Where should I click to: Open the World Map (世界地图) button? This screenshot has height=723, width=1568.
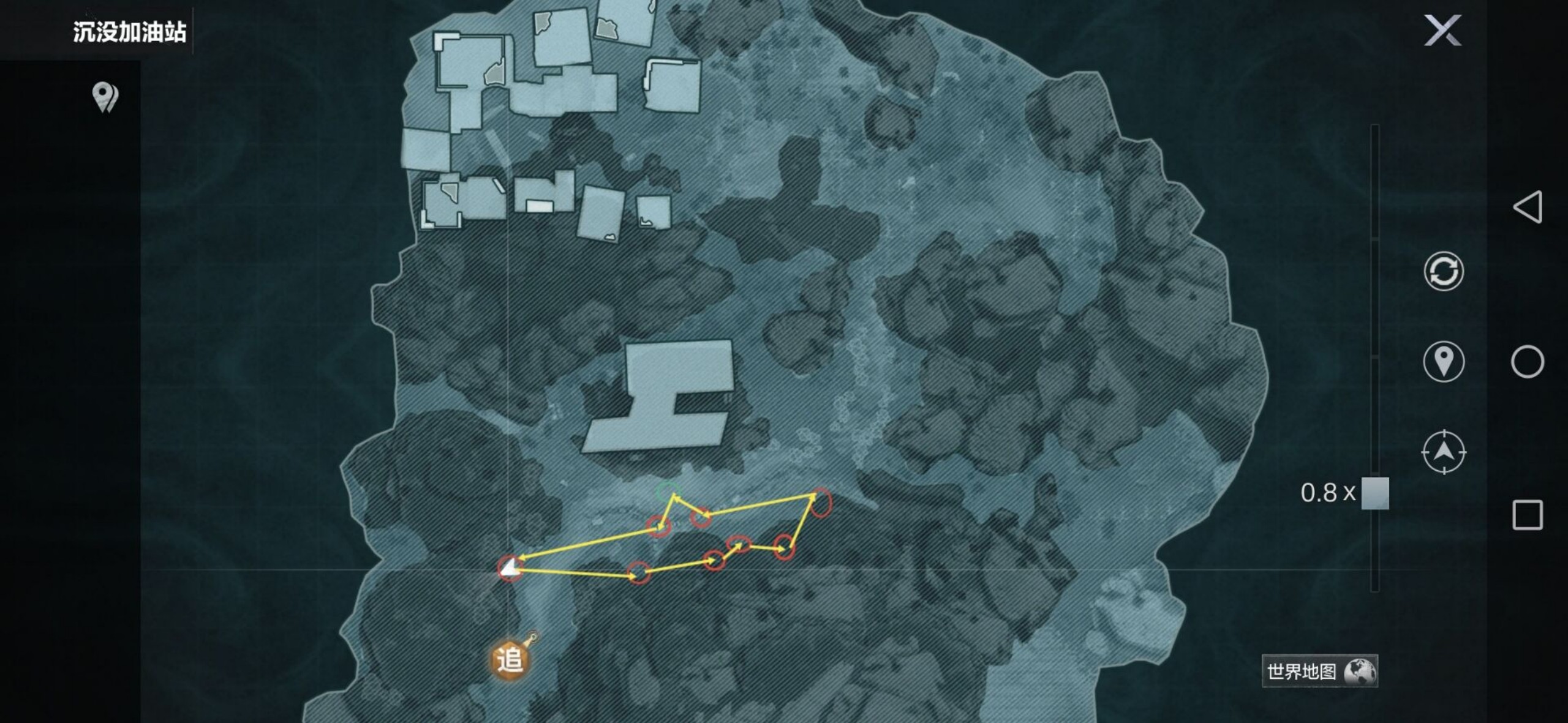(1319, 672)
